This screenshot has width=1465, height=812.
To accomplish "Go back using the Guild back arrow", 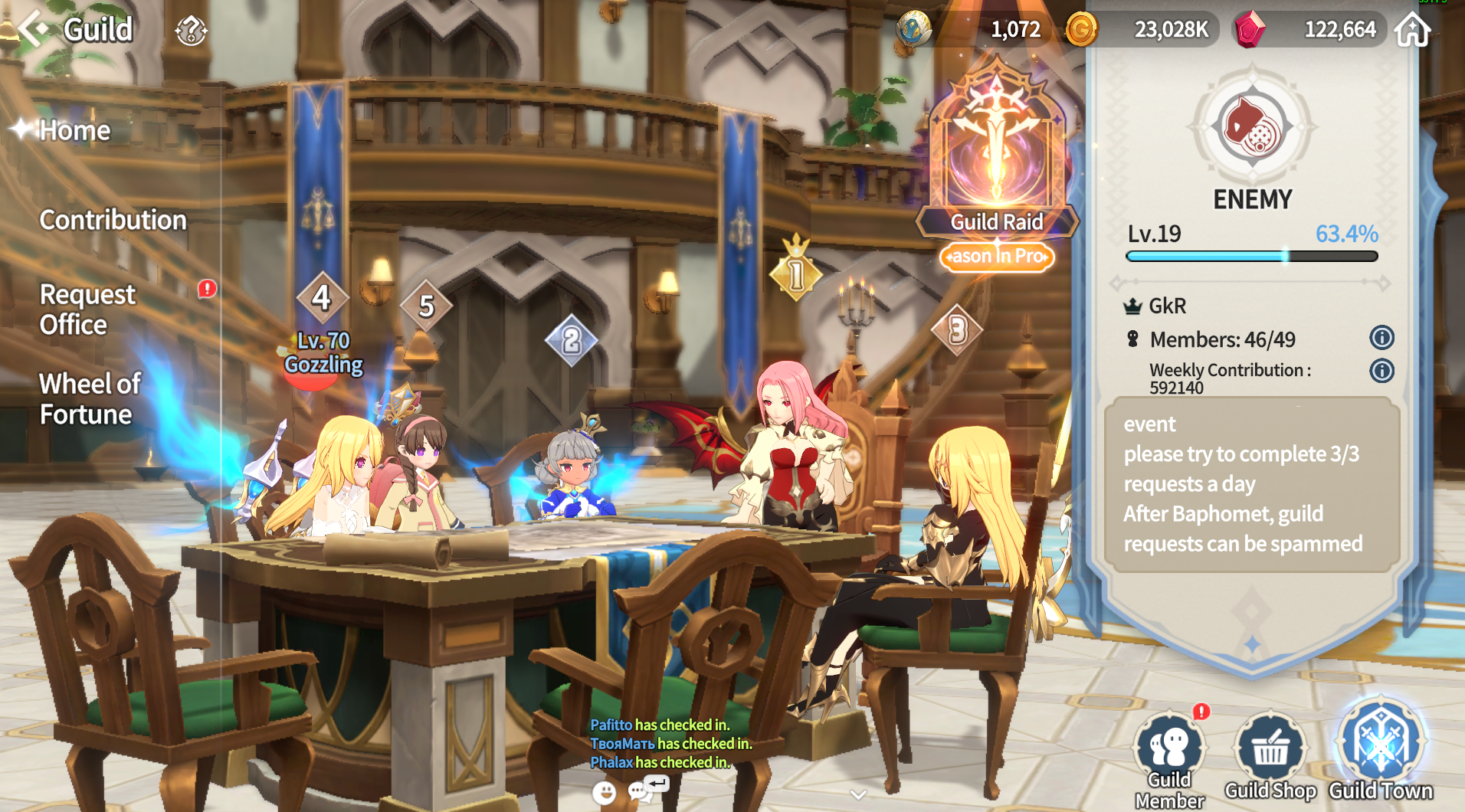I will pyautogui.click(x=34, y=29).
